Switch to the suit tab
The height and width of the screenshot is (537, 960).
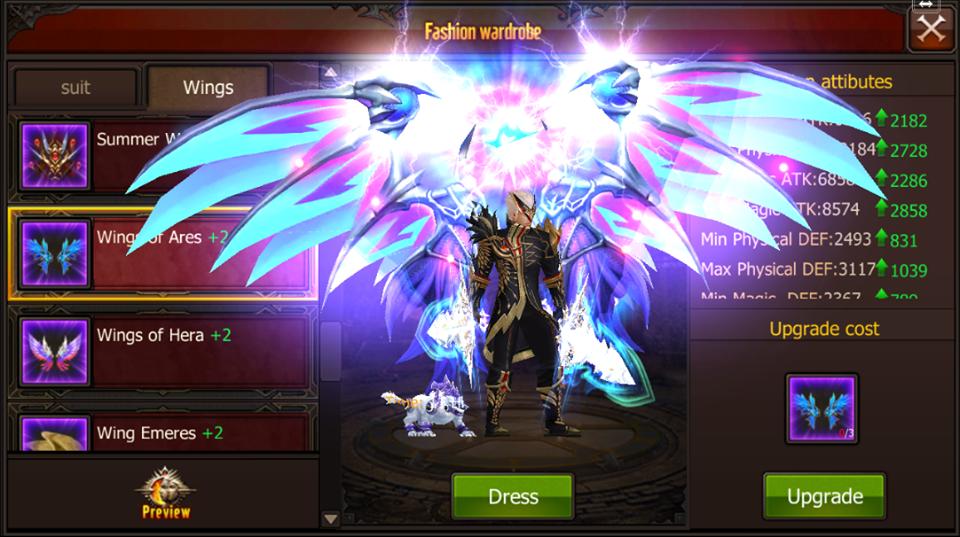point(75,88)
